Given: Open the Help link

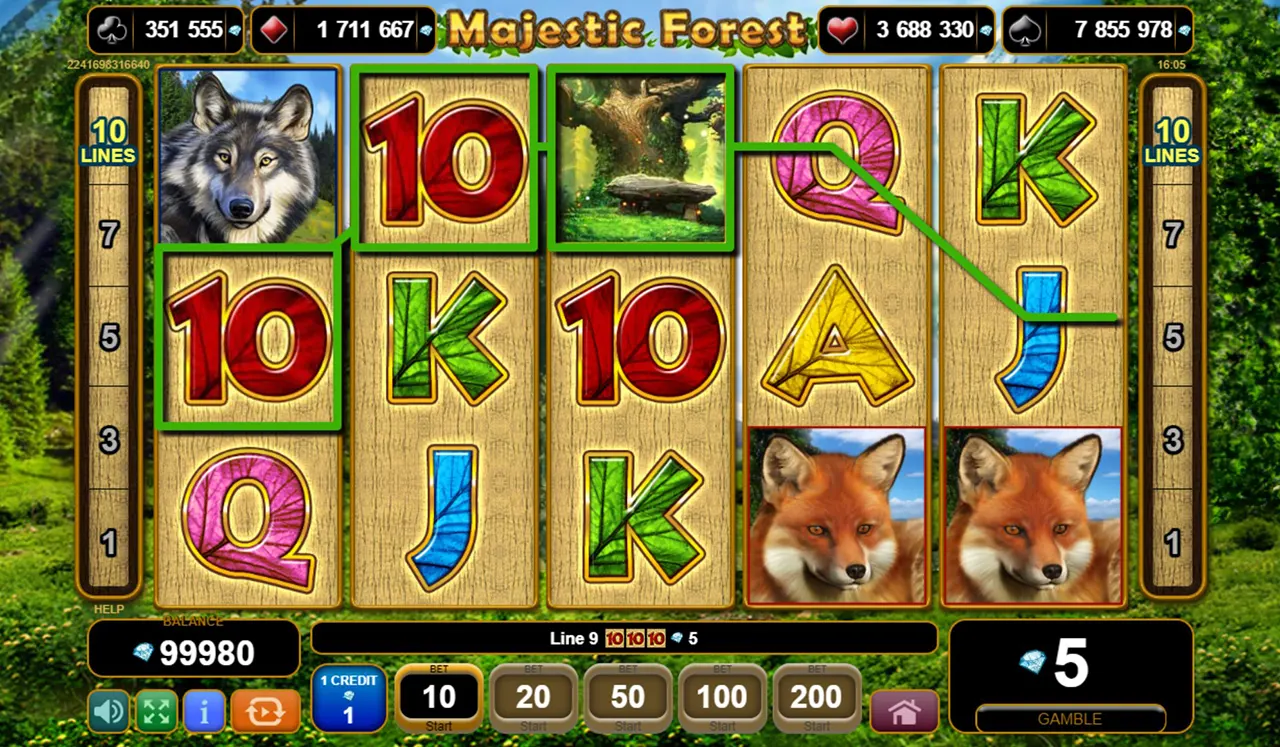Looking at the screenshot, I should [109, 609].
